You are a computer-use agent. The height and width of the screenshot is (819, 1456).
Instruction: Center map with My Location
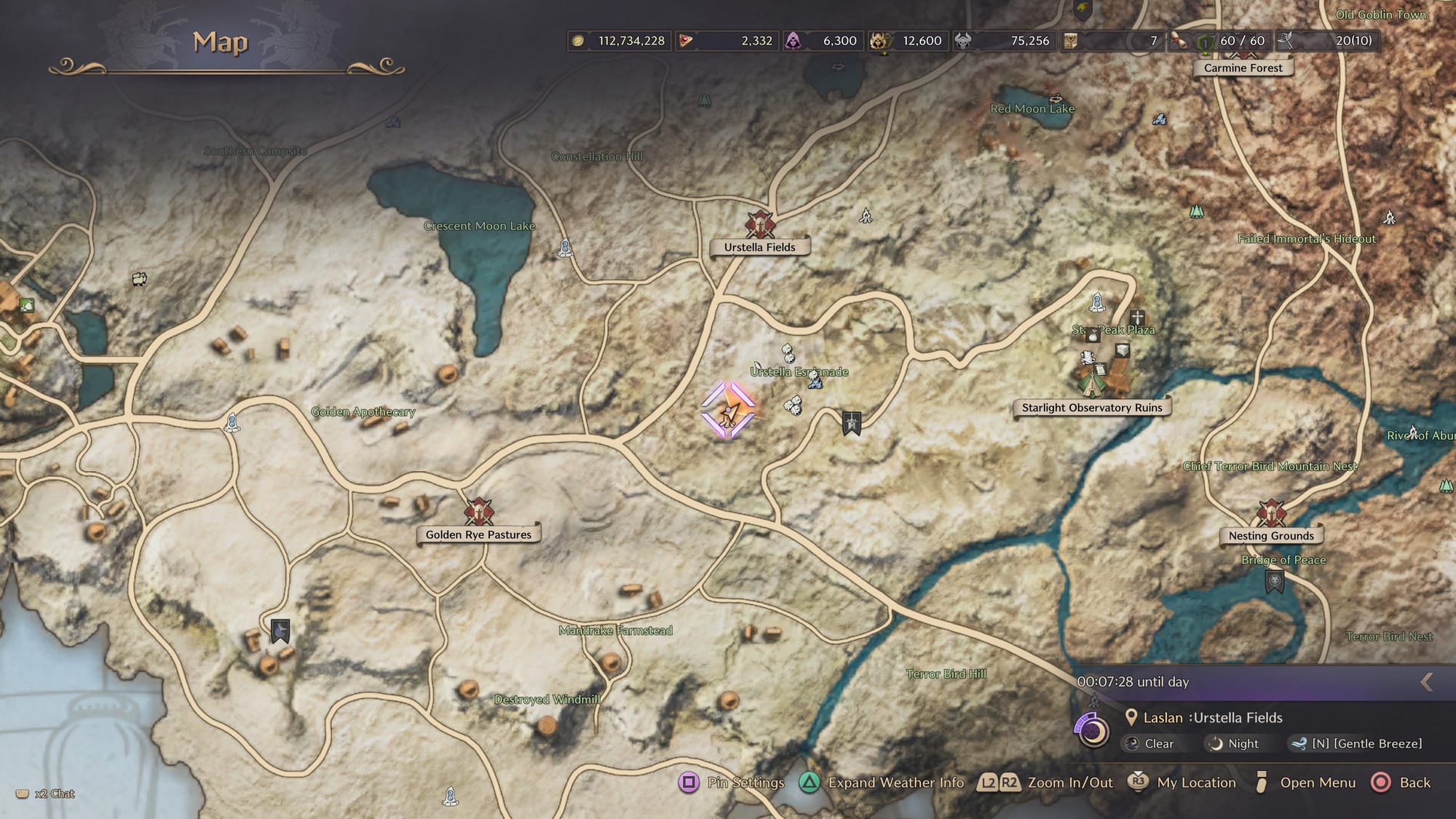coord(1182,783)
